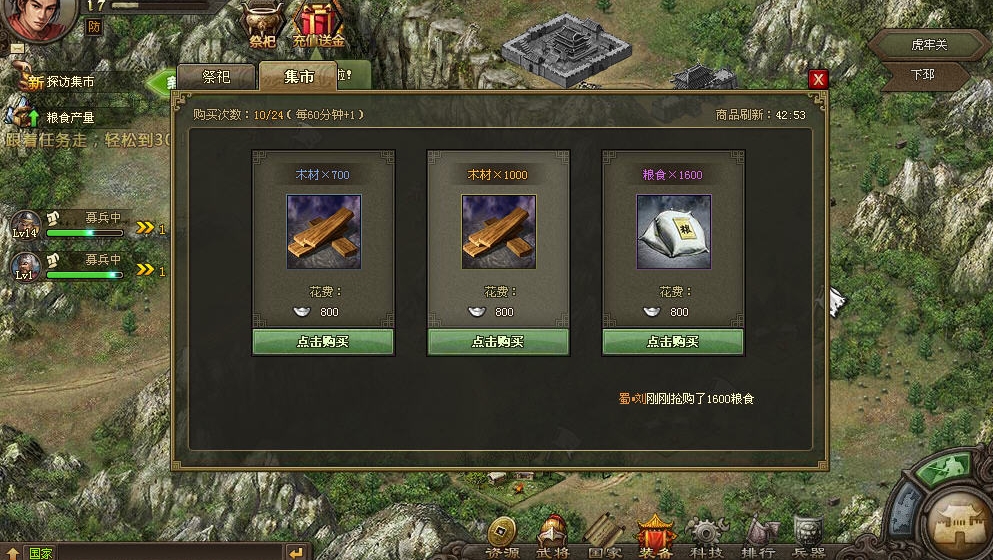Travel to the 下邳 location
Image resolution: width=993 pixels, height=560 pixels.
click(923, 75)
